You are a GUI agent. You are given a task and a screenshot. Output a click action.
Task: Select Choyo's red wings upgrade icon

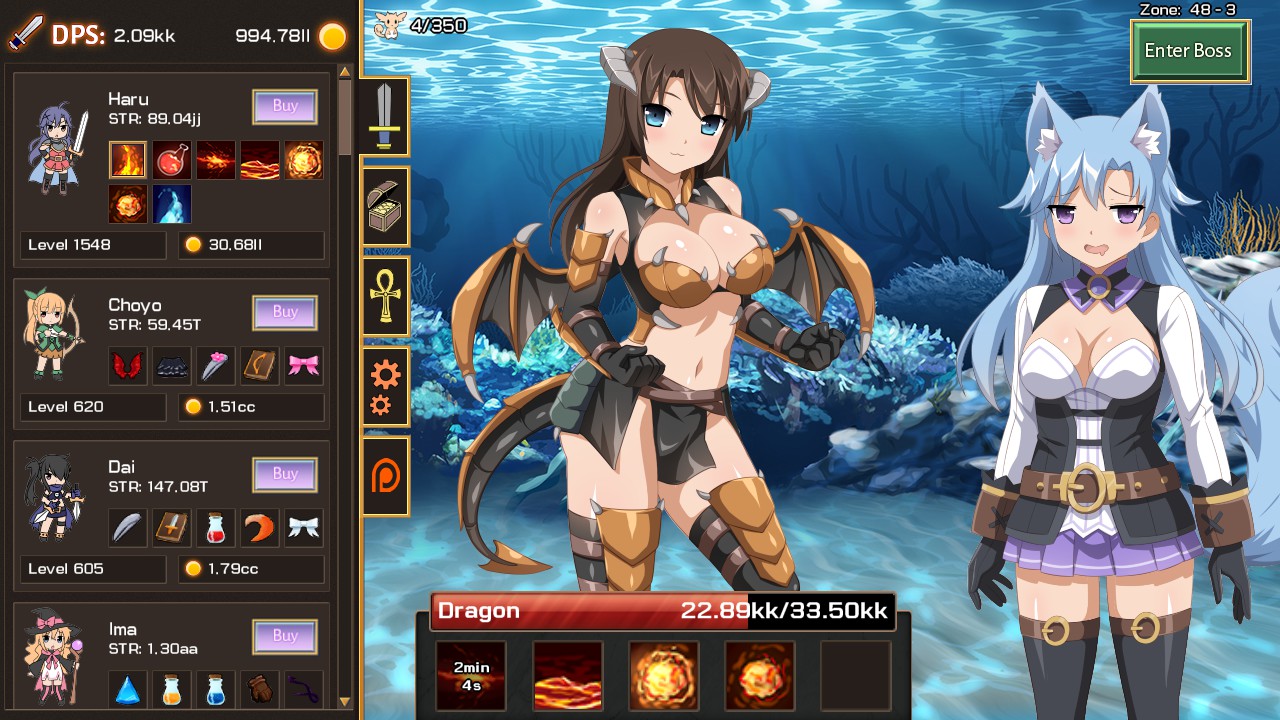pos(127,365)
